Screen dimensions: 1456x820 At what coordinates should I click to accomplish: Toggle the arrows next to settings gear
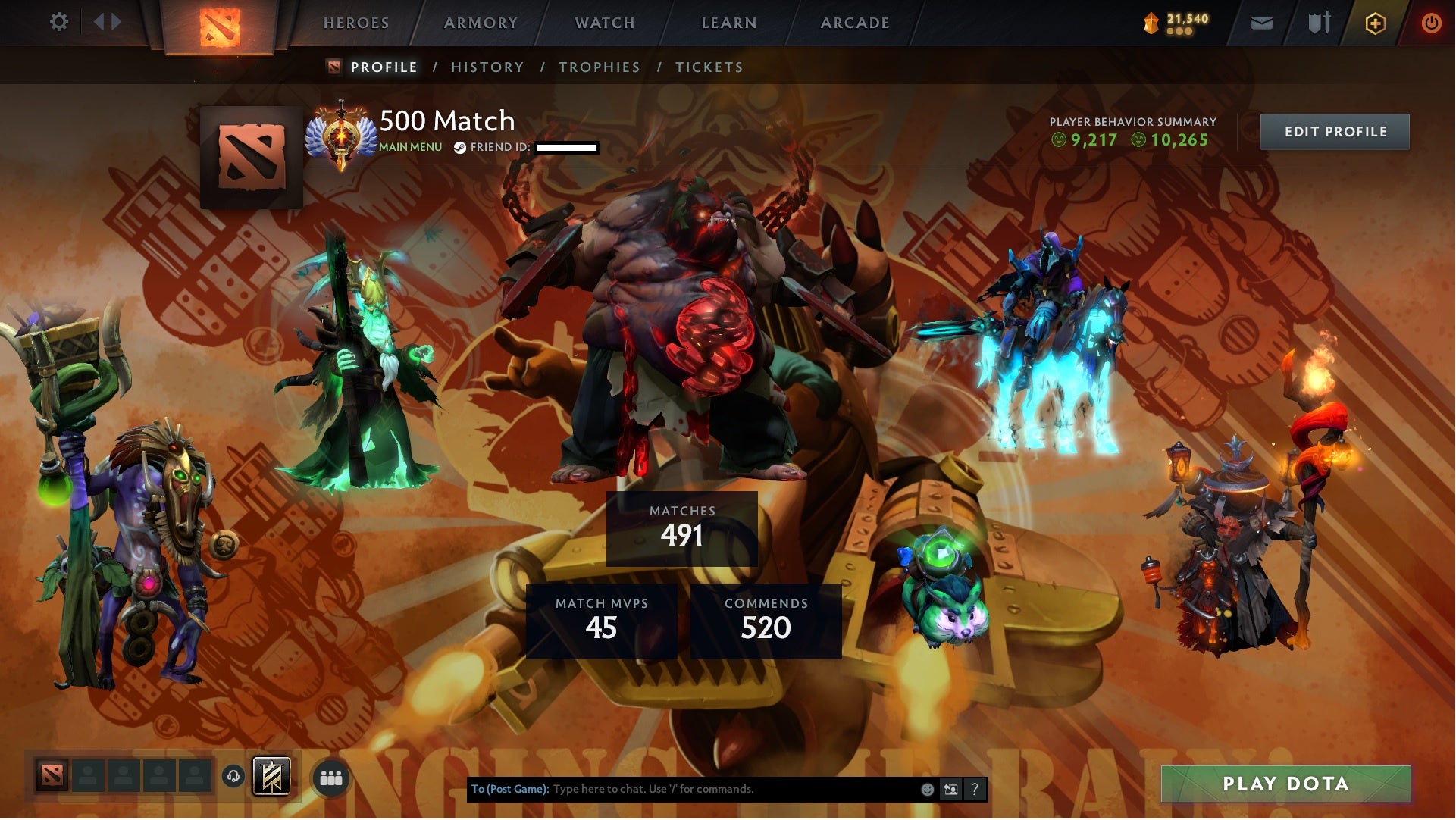(x=106, y=22)
